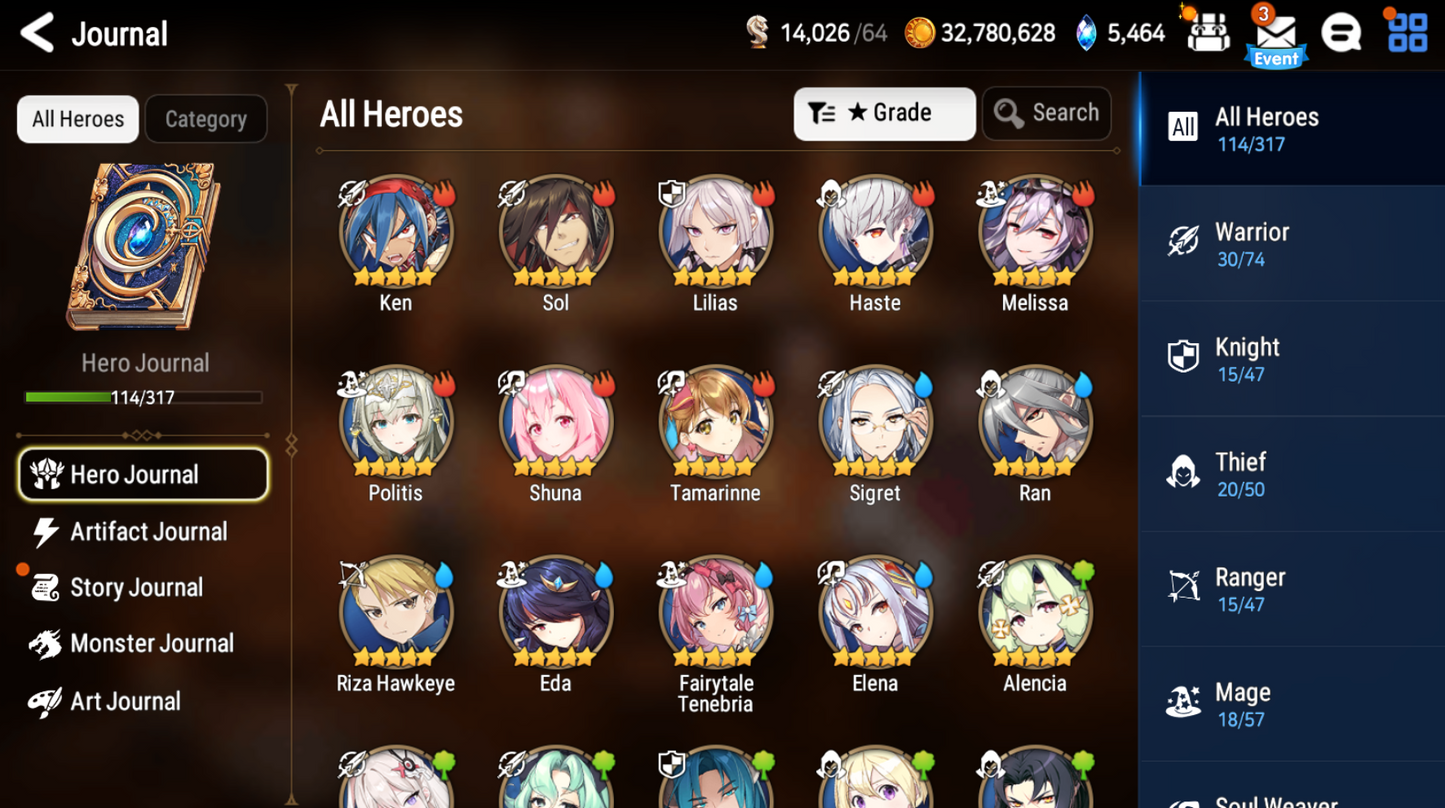
Task: Open the inventory shop icon in top bar
Action: pyautogui.click(x=1207, y=31)
